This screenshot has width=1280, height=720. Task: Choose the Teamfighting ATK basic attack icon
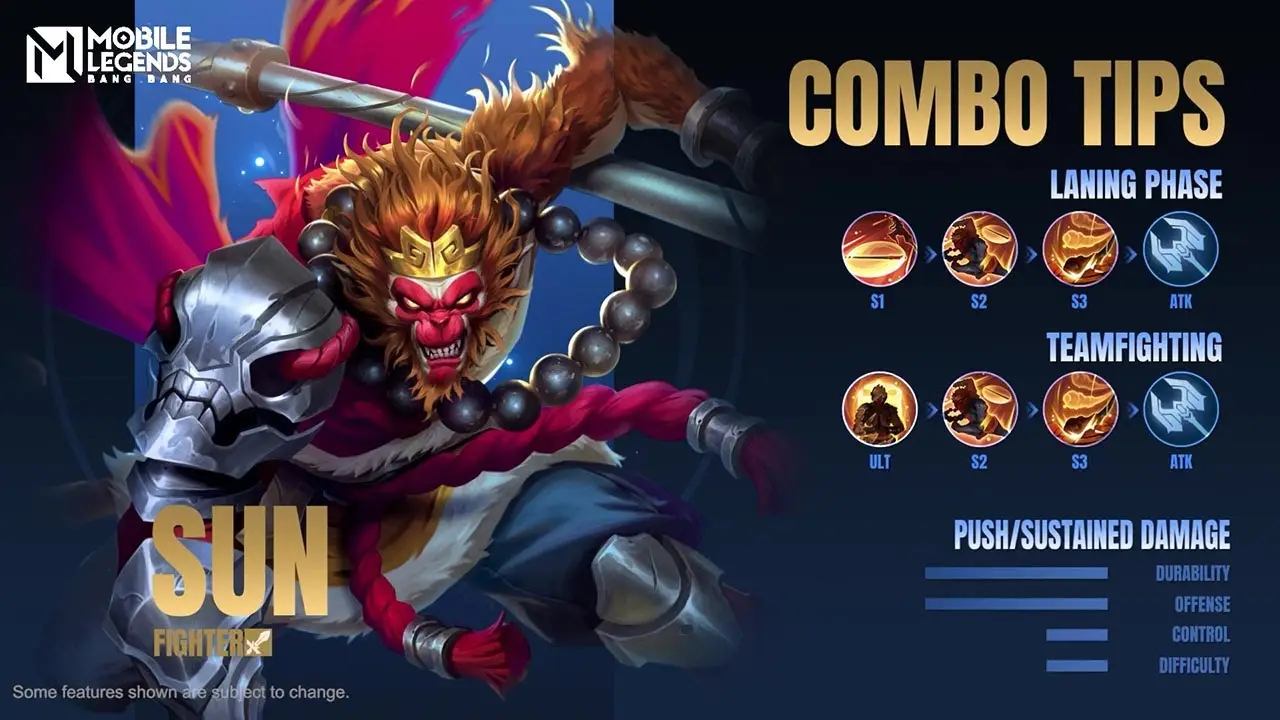pos(1180,408)
